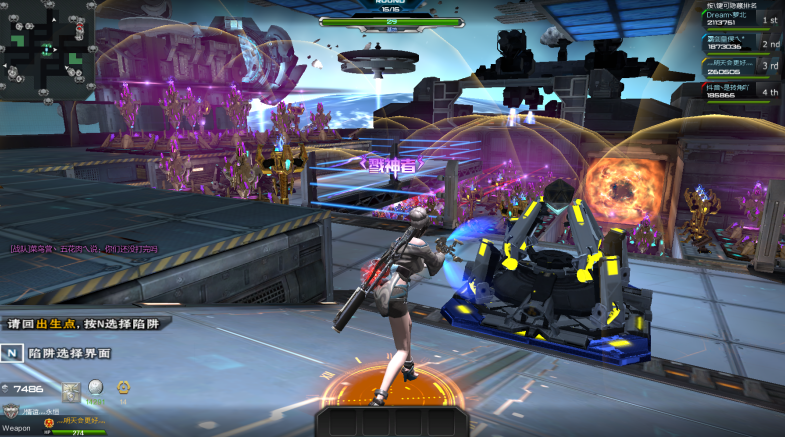
Task: Click the winged skull team emblem
Action: coord(13,411)
